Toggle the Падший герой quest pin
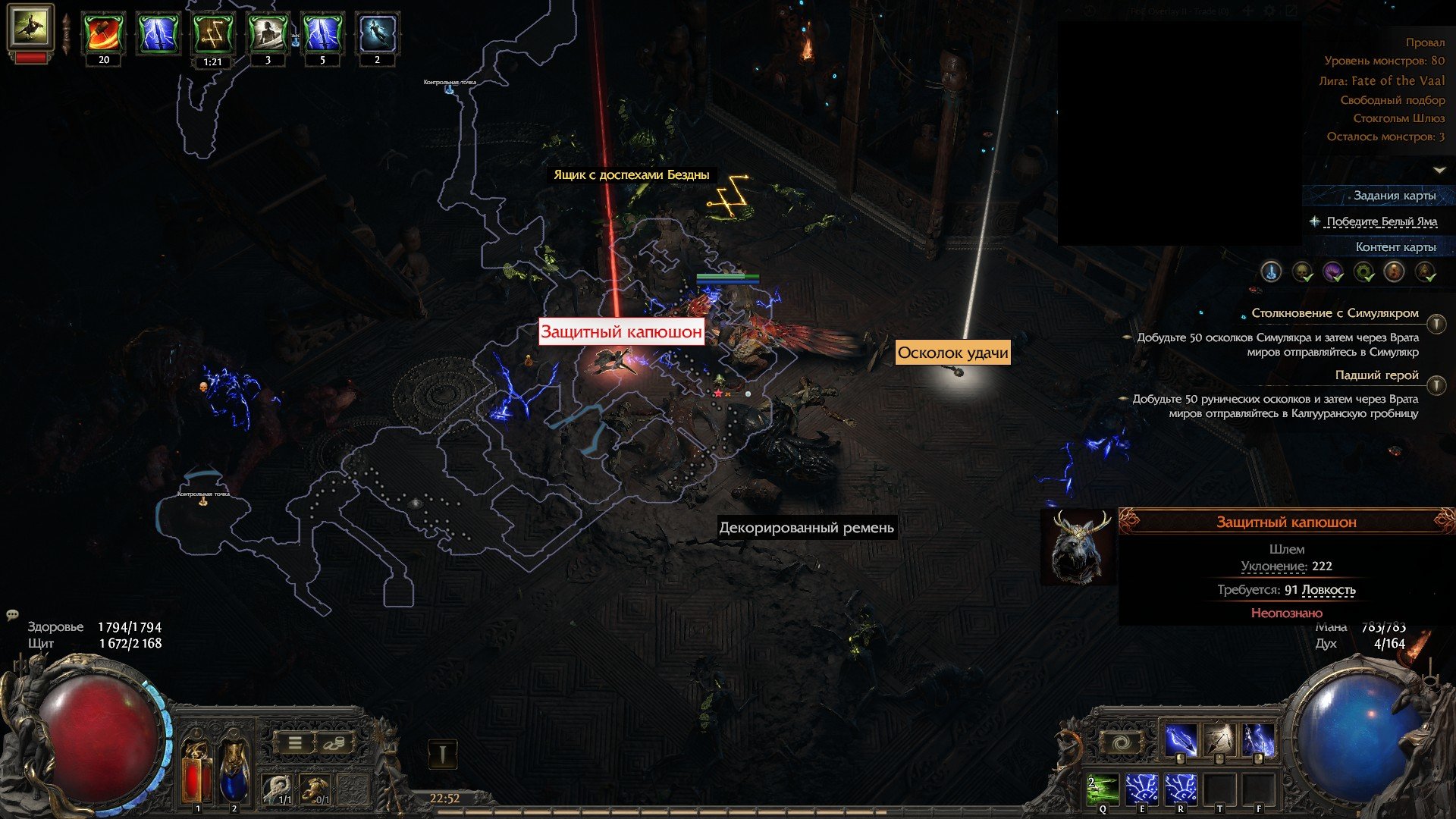 tap(1436, 386)
